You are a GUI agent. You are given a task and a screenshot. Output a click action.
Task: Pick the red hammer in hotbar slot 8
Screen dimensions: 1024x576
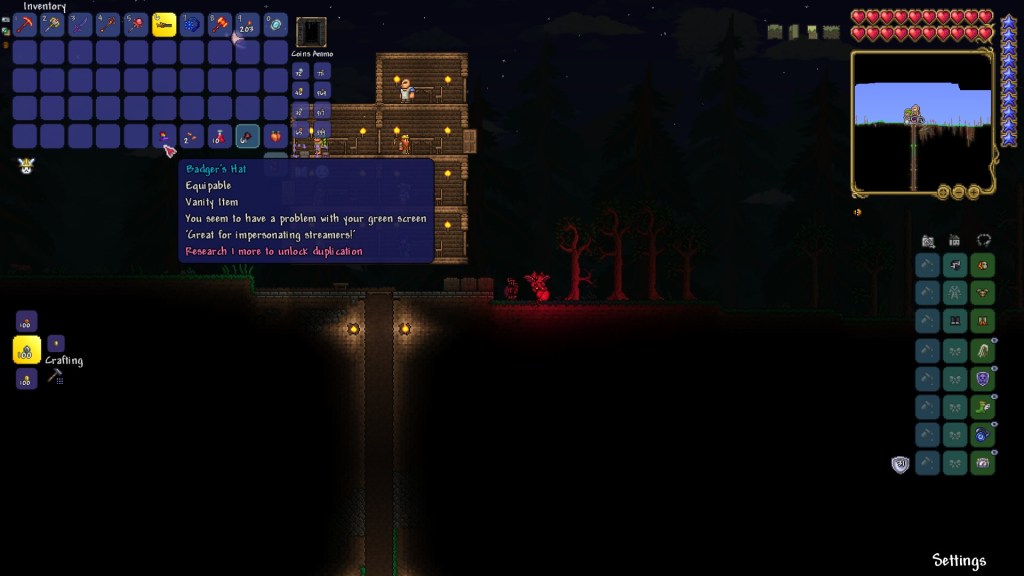(x=220, y=25)
